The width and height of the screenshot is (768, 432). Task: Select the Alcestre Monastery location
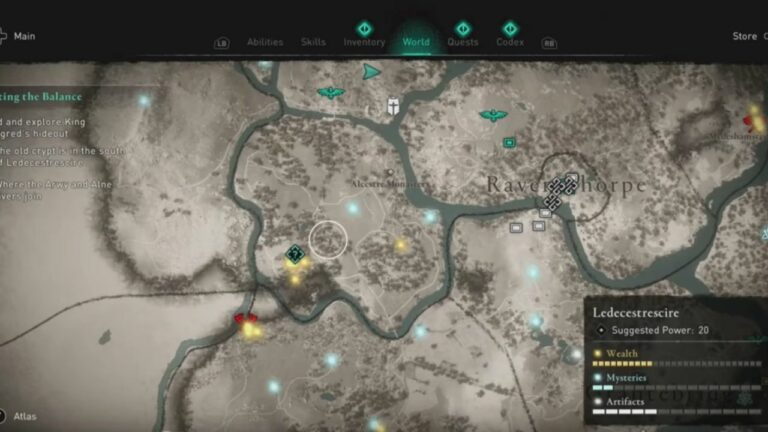tap(390, 183)
